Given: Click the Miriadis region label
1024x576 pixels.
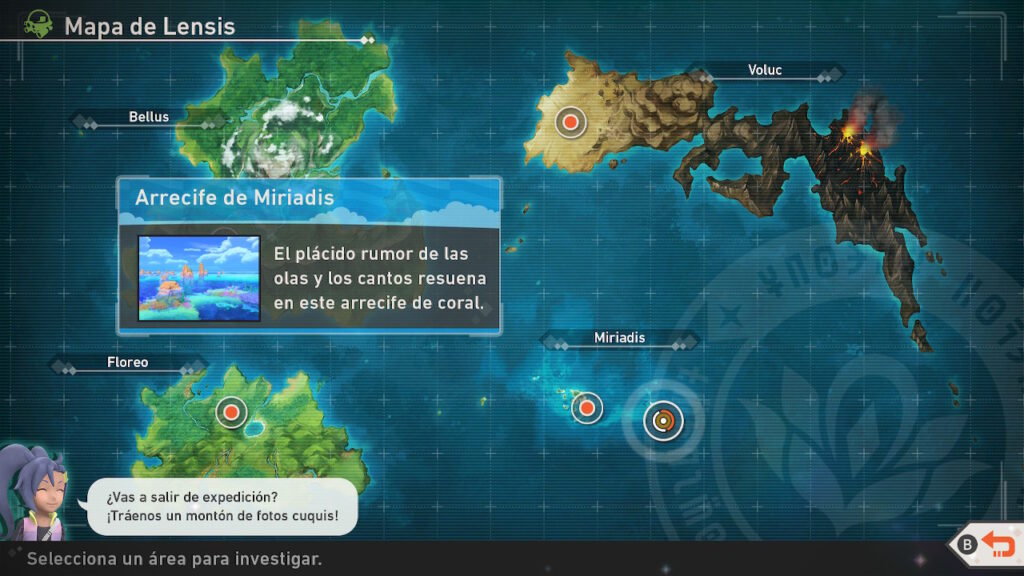Looking at the screenshot, I should pos(619,338).
